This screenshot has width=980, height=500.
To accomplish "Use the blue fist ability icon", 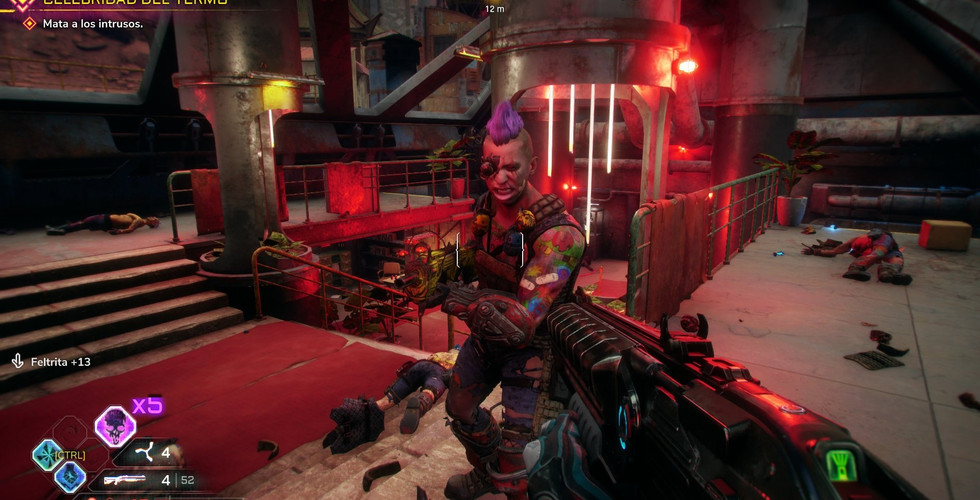I will (x=68, y=477).
